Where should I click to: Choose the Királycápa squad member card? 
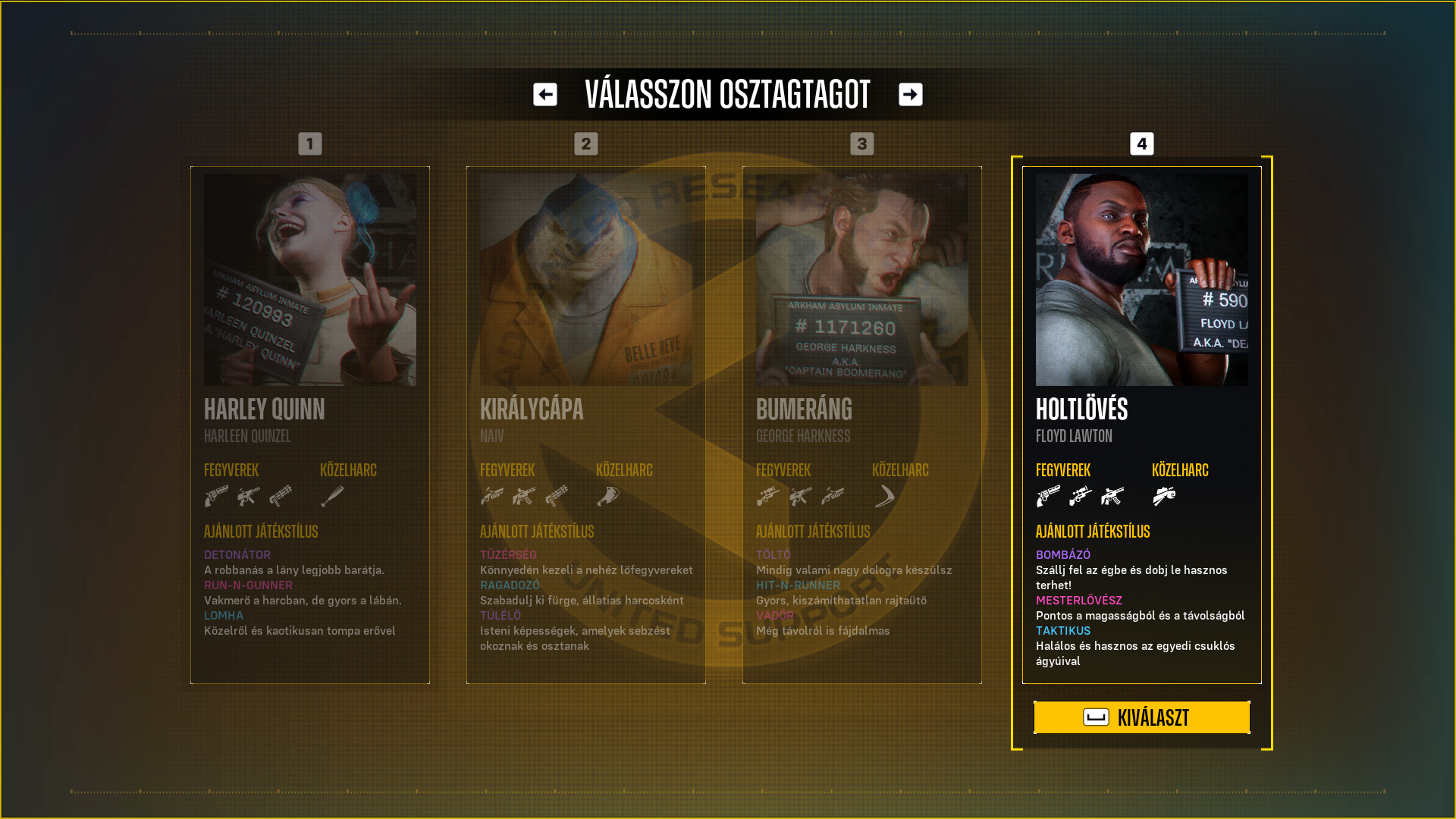coord(586,425)
